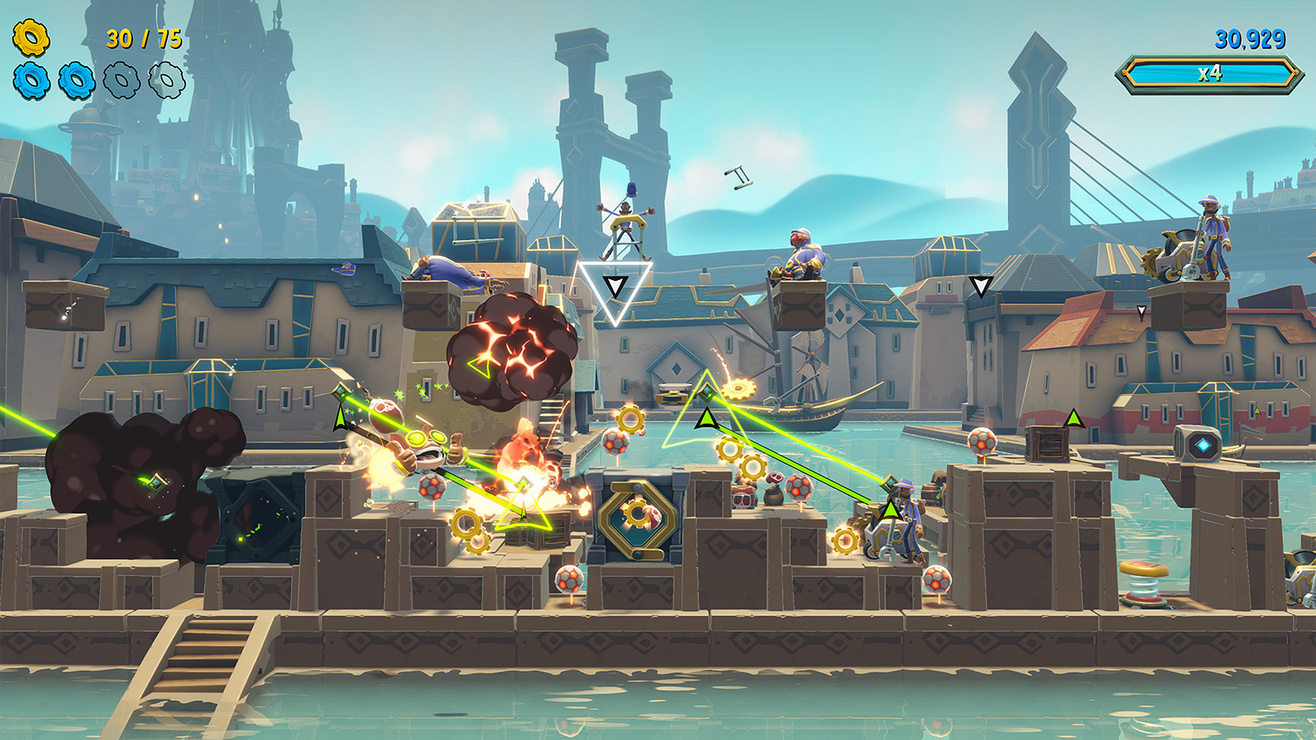Click the white hollow triangle marker above the platform
The width and height of the screenshot is (1316, 740).
point(618,298)
